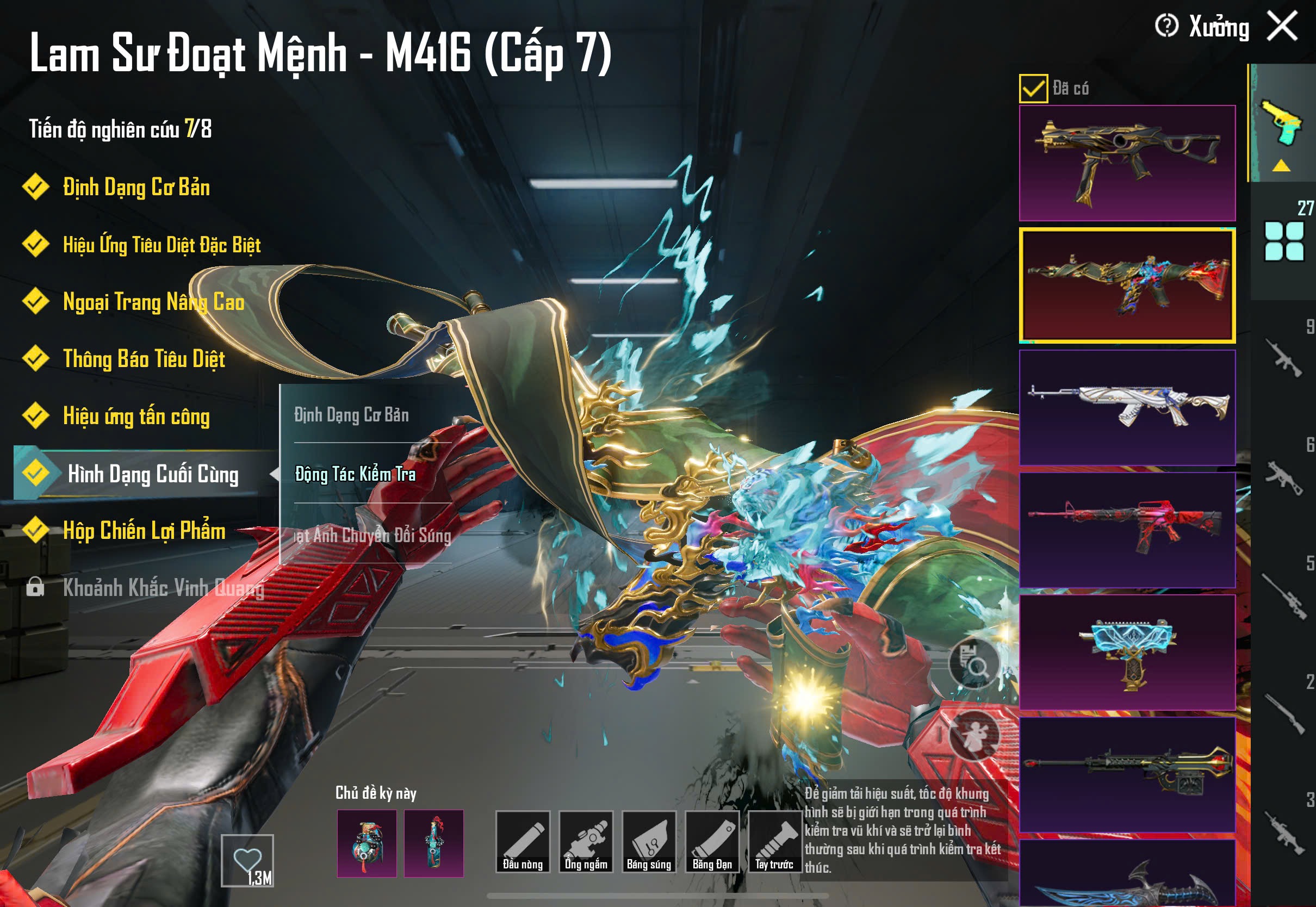Viewport: 1316px width, 907px height.
Task: Open Hộp Chiến Lợi Phẩm entry
Action: (x=144, y=531)
